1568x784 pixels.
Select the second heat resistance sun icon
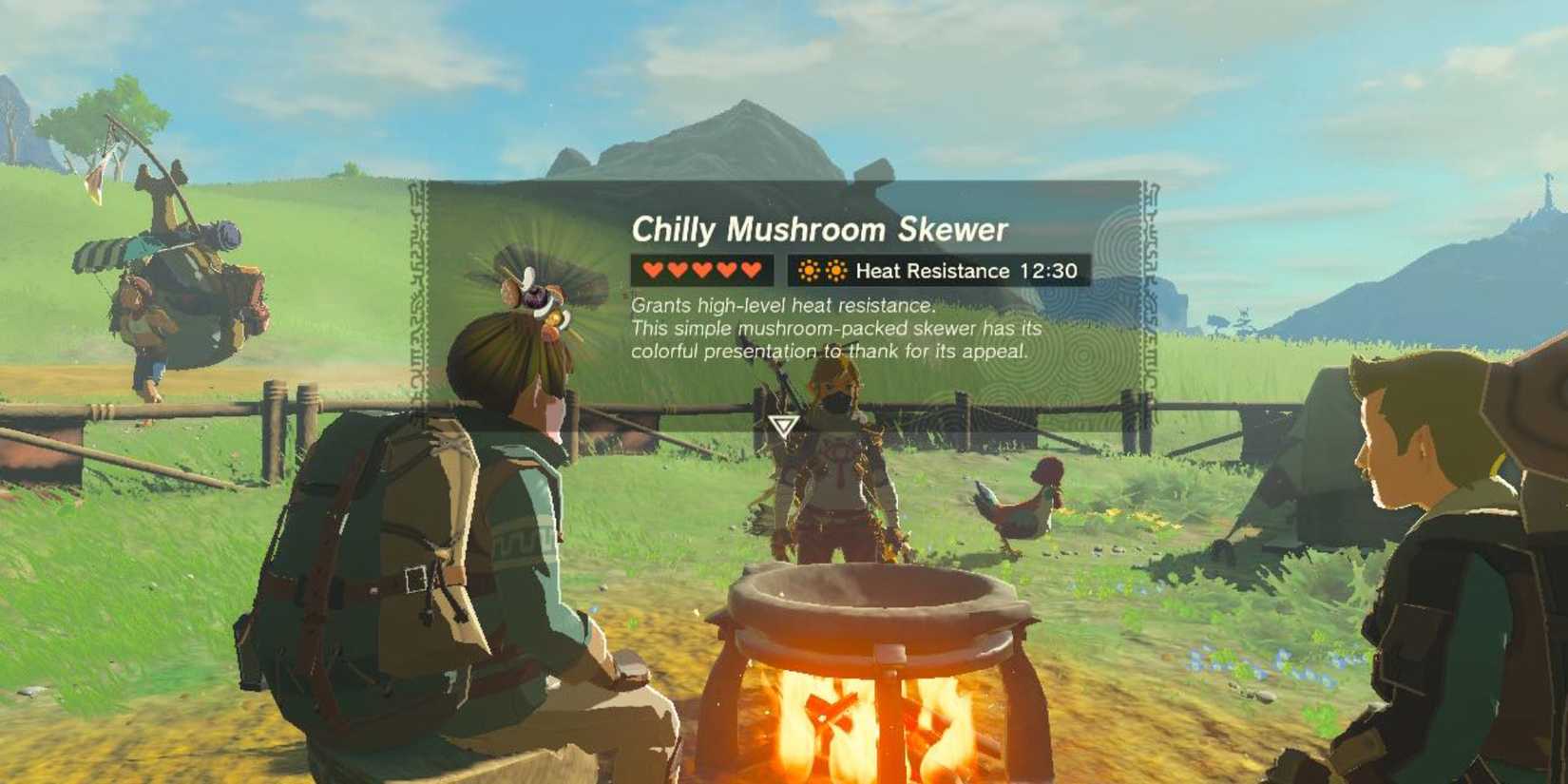coord(836,270)
